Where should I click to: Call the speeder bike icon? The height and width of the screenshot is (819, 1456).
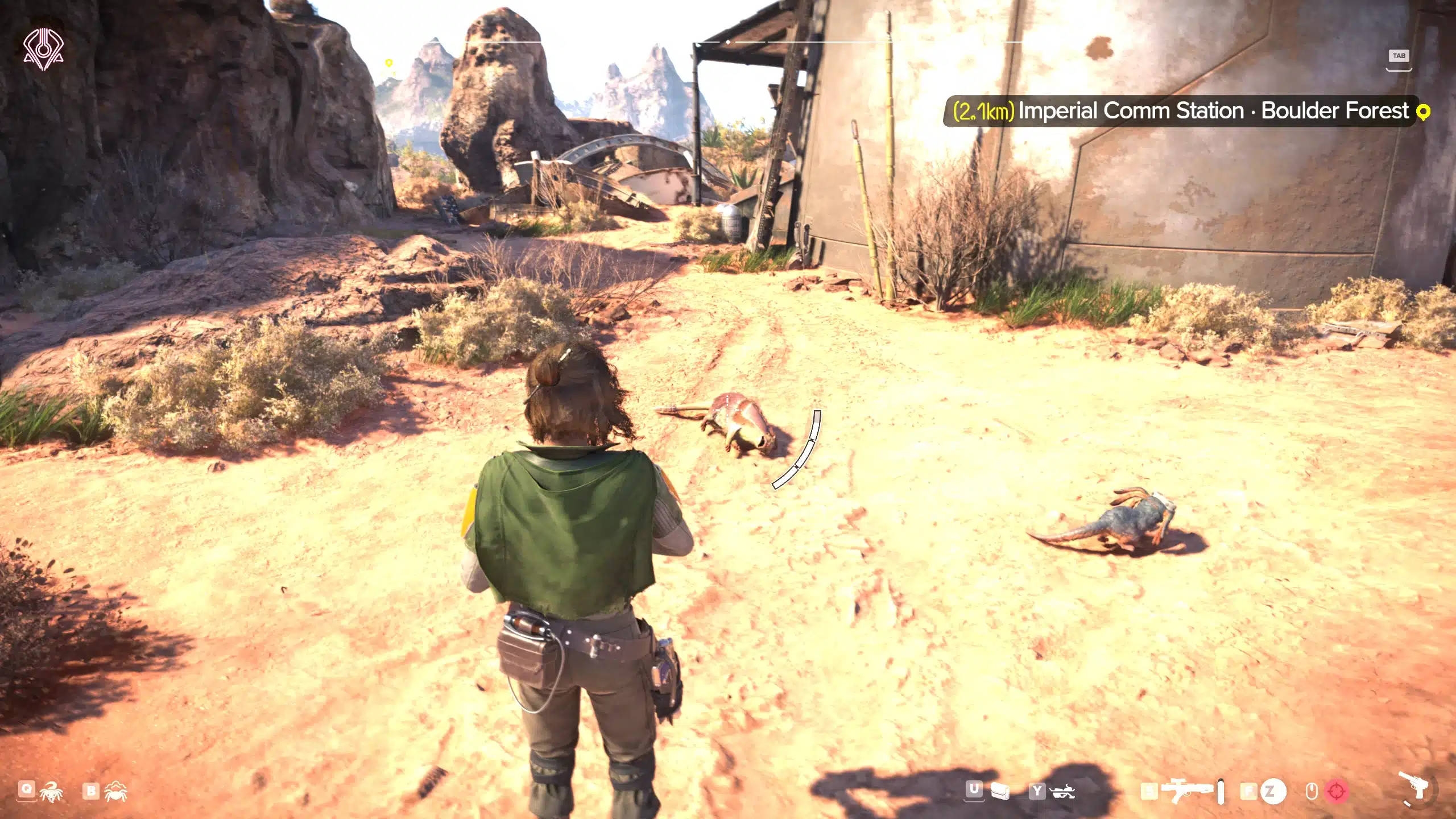click(1062, 791)
